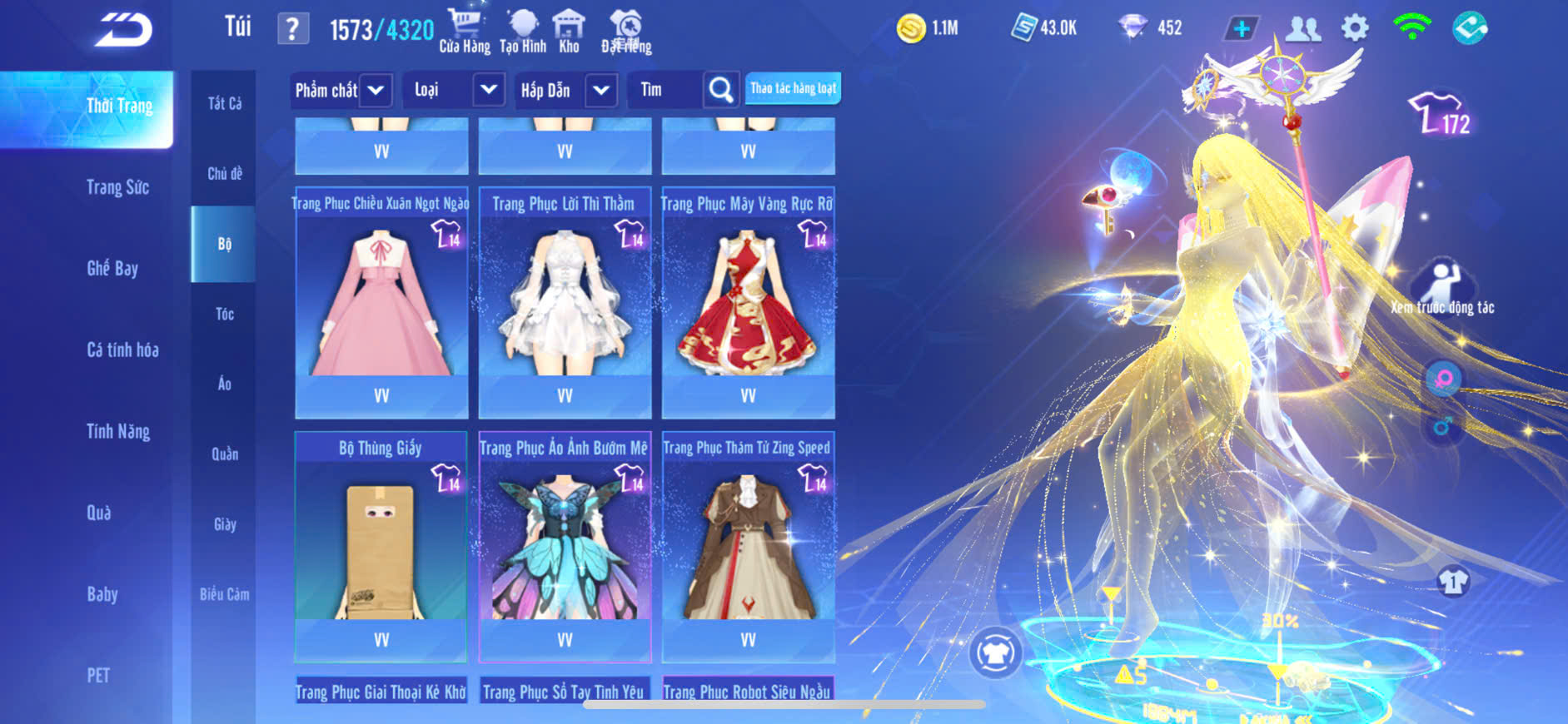Go back using the arrow button
This screenshot has width=1568, height=724.
123,30
